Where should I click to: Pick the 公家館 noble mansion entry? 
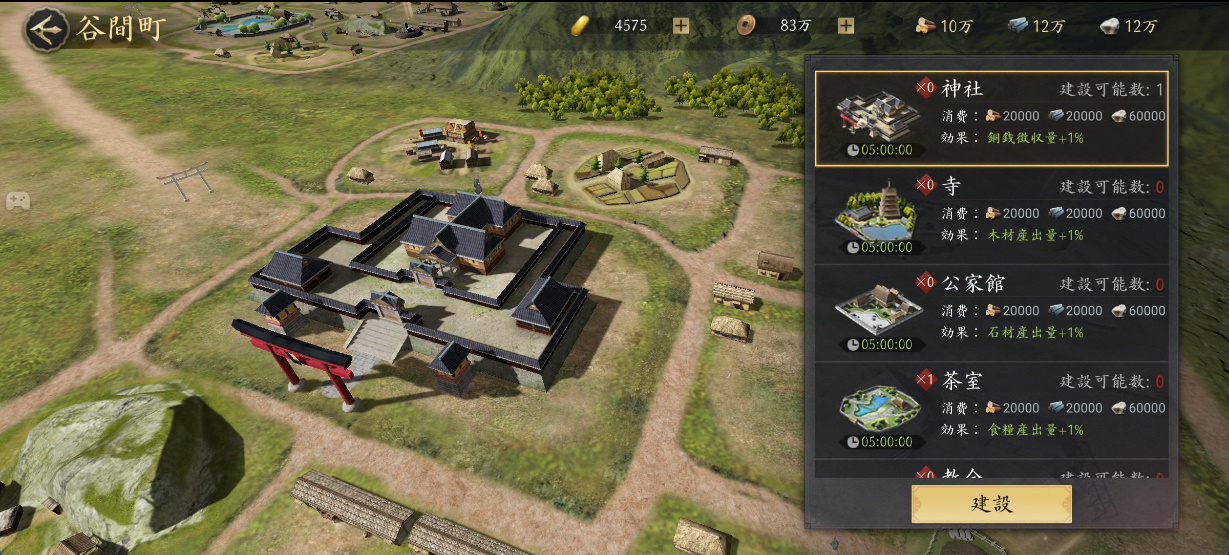click(991, 313)
